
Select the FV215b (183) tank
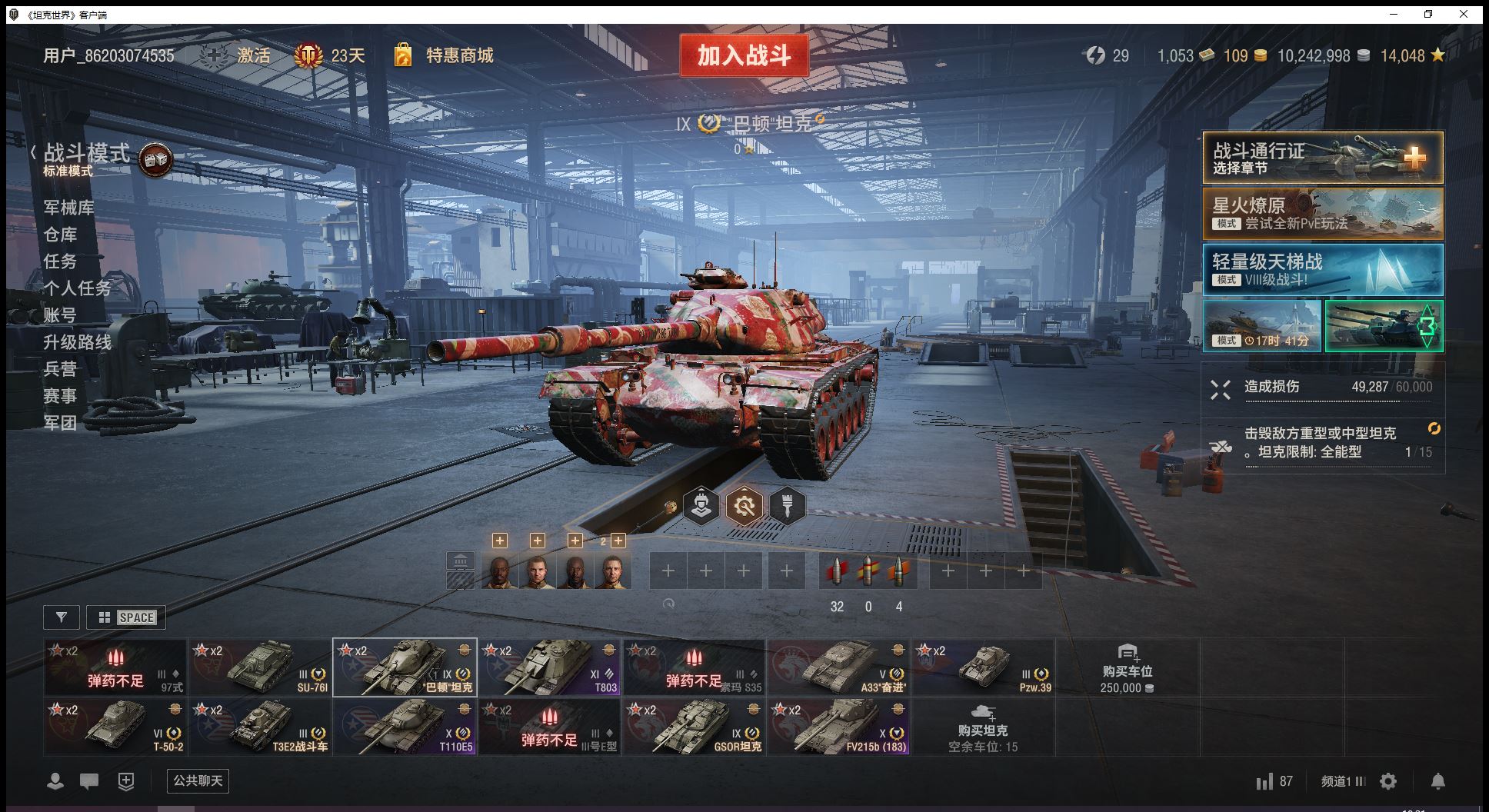coord(838,727)
